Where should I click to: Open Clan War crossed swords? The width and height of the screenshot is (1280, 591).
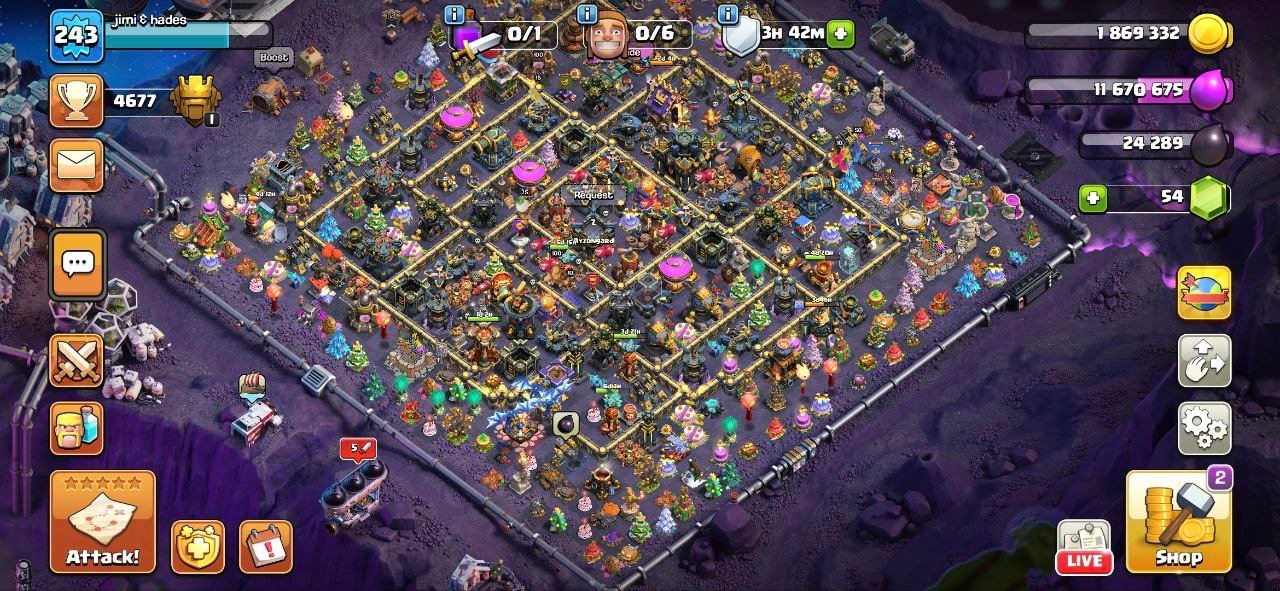77,361
